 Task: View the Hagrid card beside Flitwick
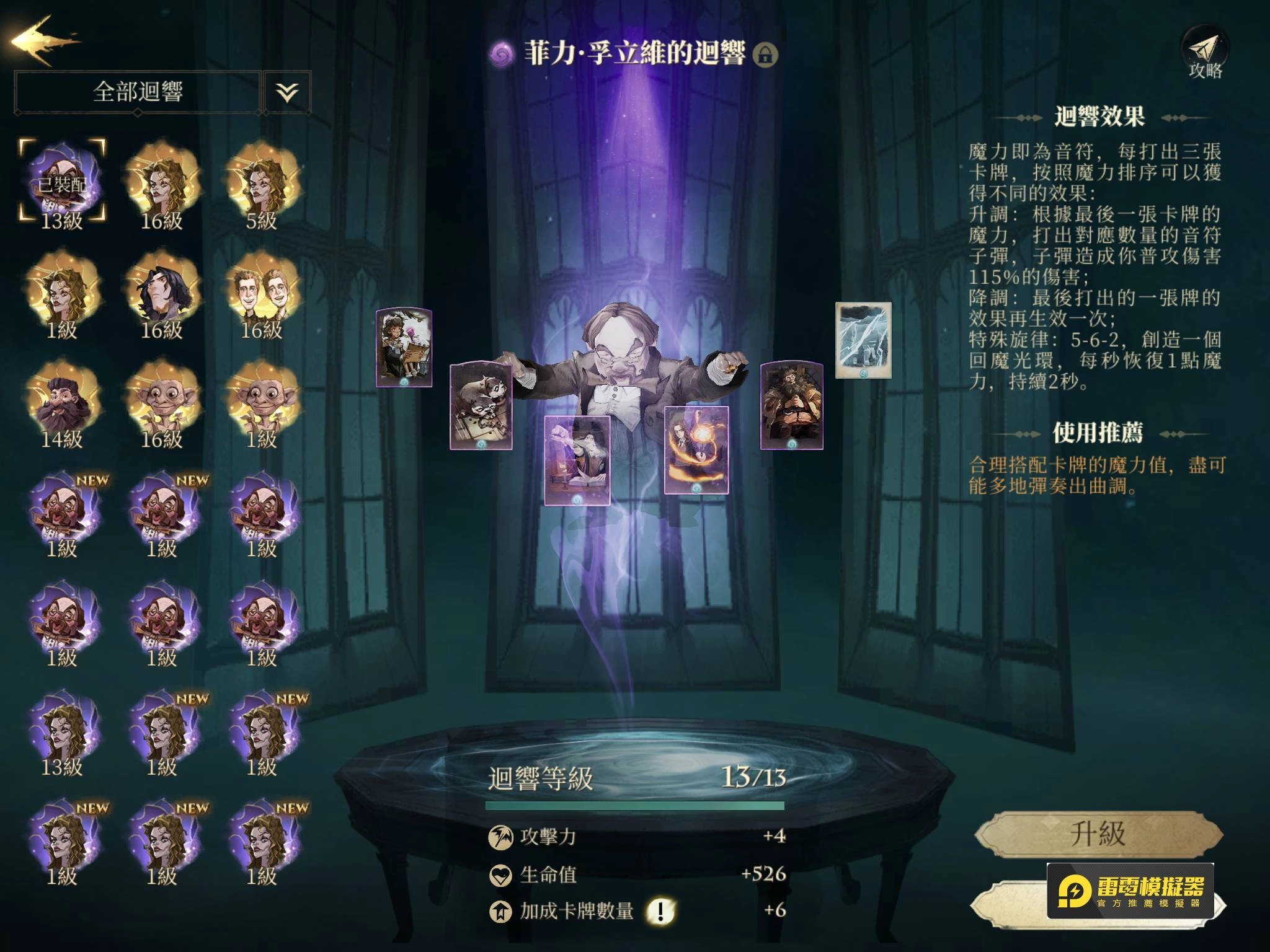click(792, 405)
